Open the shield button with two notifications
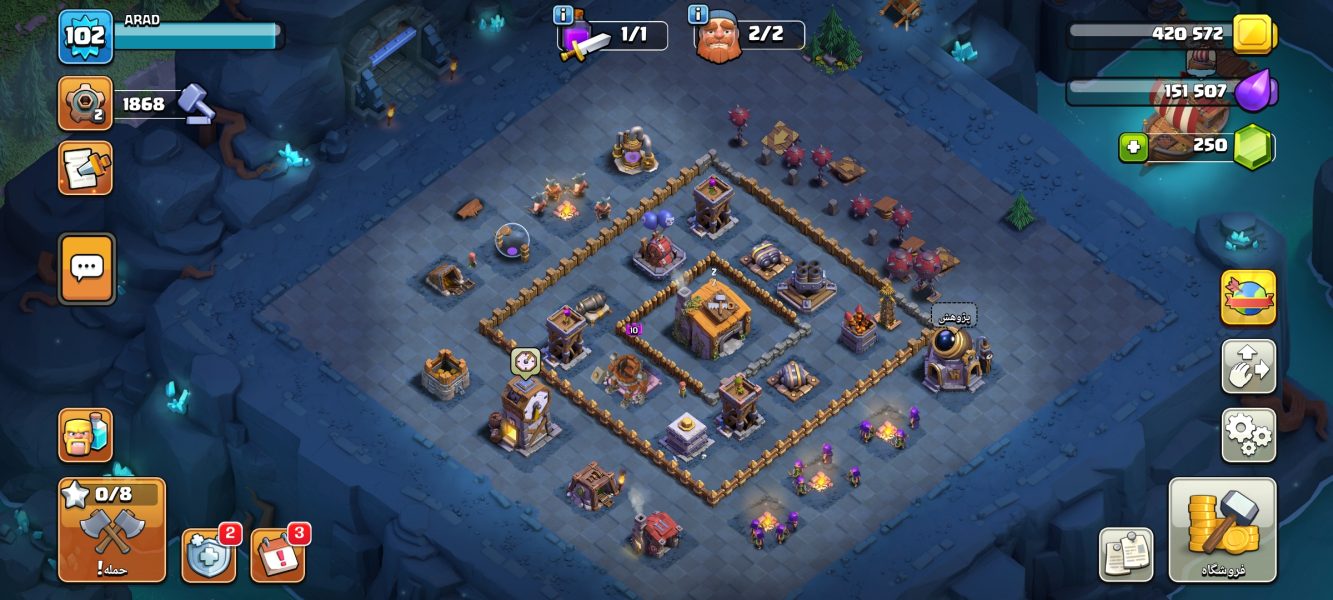 click(x=208, y=555)
